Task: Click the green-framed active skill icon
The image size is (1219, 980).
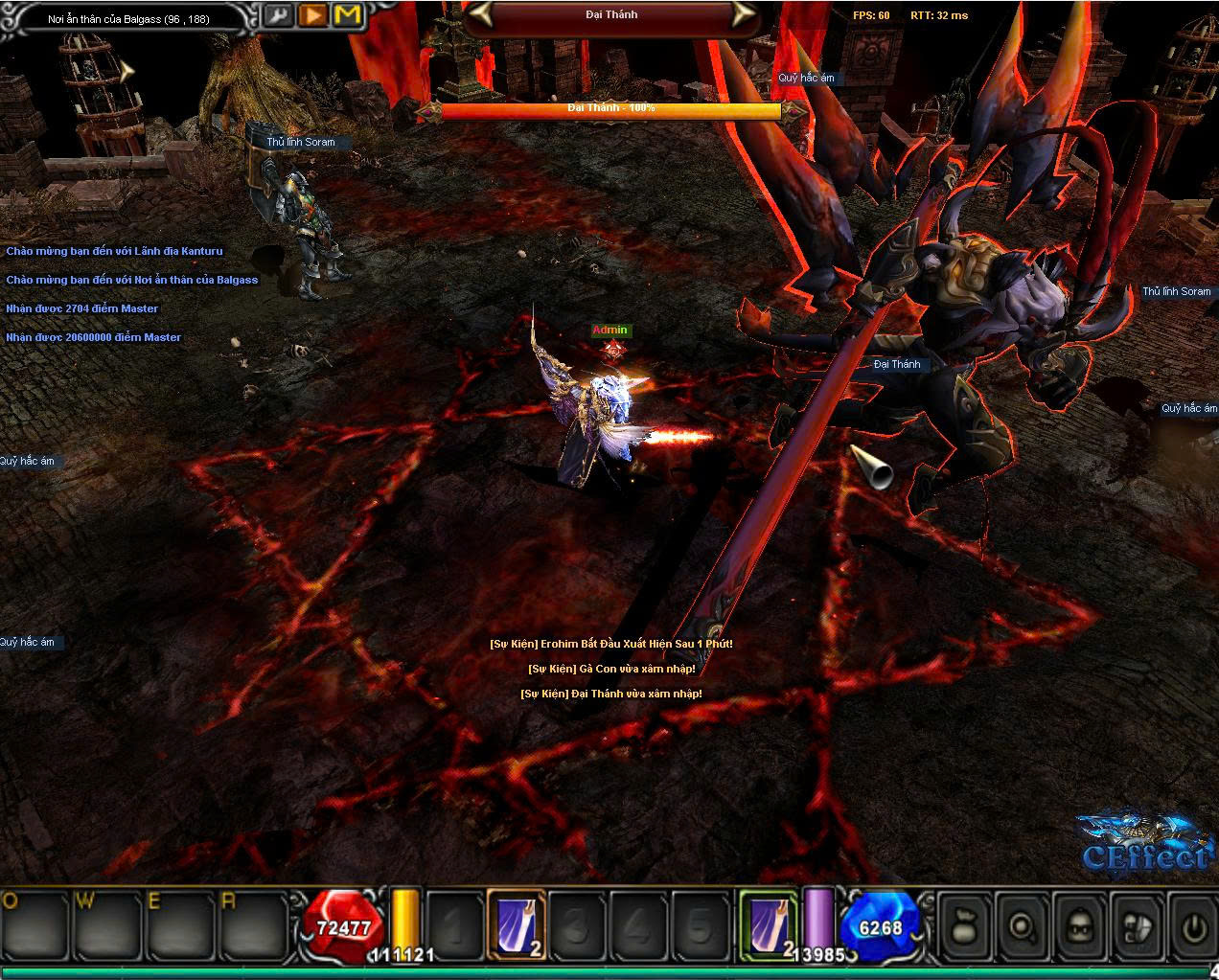Action: pos(768,925)
